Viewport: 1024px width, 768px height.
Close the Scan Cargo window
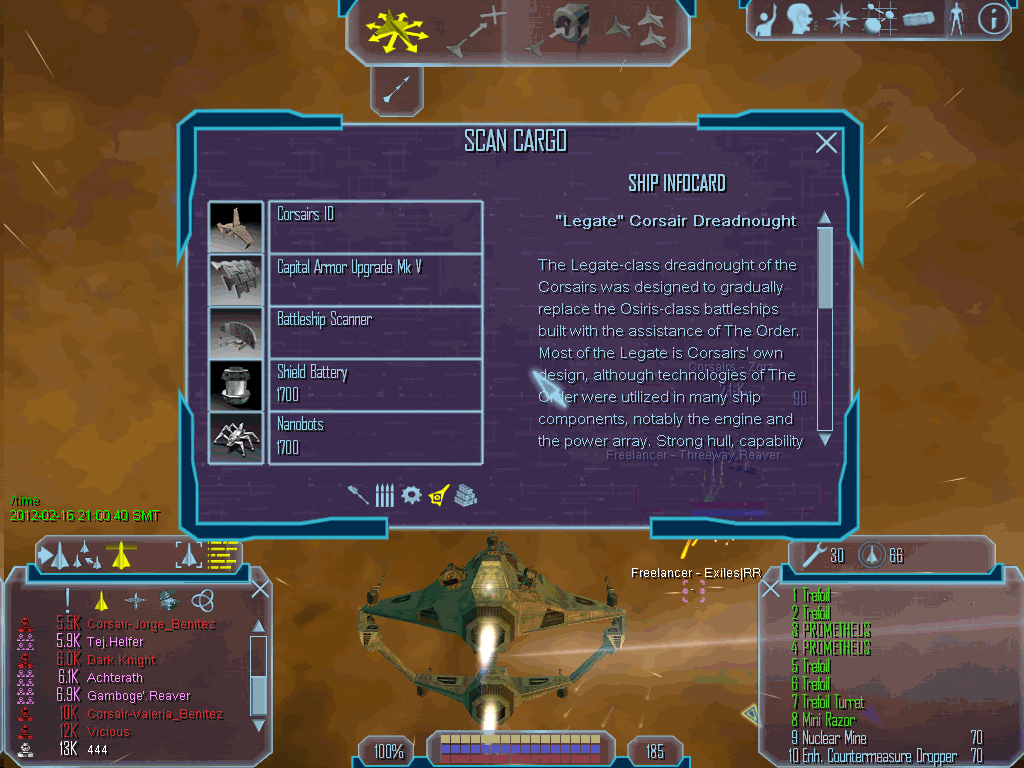(826, 143)
